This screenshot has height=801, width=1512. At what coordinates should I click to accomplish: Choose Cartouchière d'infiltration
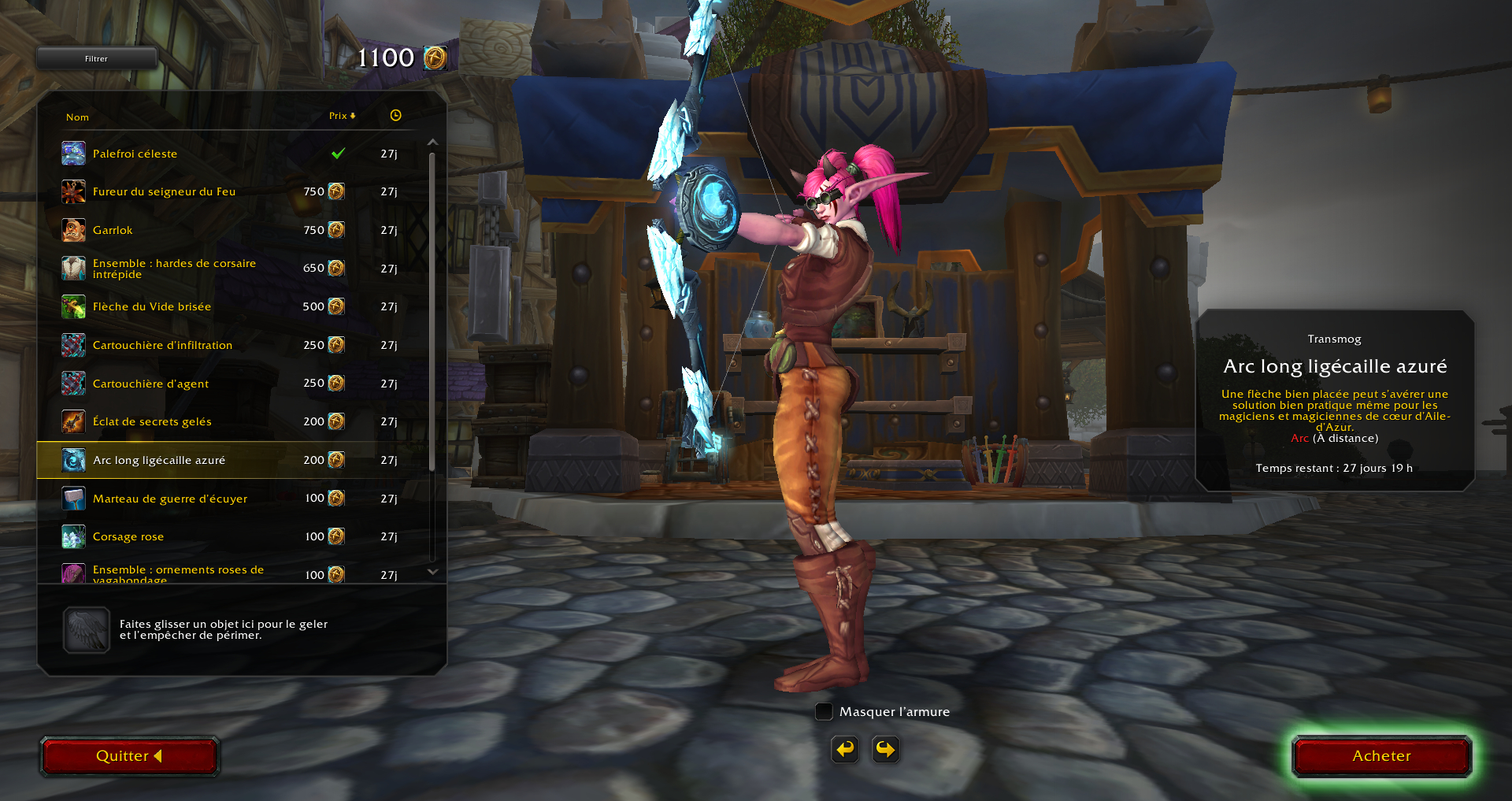(162, 345)
